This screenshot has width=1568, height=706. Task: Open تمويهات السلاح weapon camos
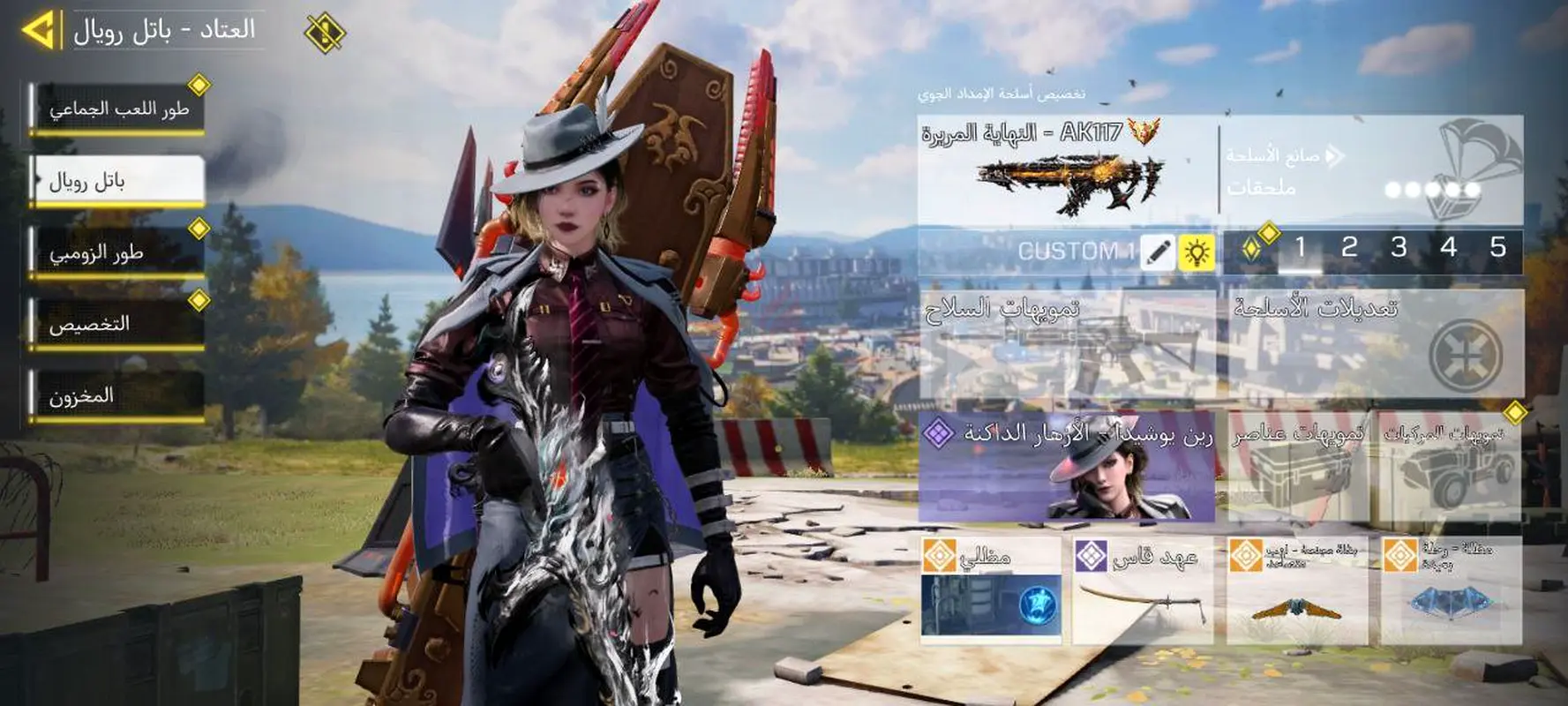coord(1068,344)
